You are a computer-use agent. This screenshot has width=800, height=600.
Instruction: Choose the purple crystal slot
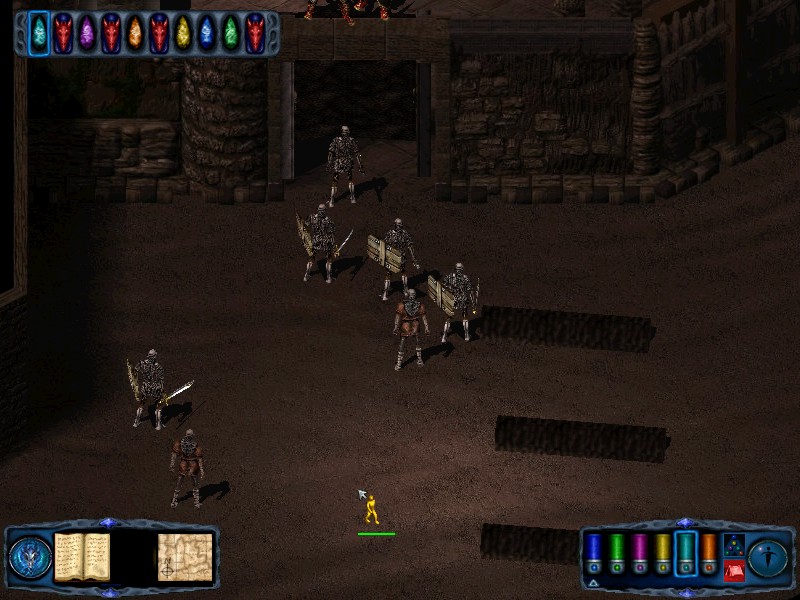click(87, 33)
